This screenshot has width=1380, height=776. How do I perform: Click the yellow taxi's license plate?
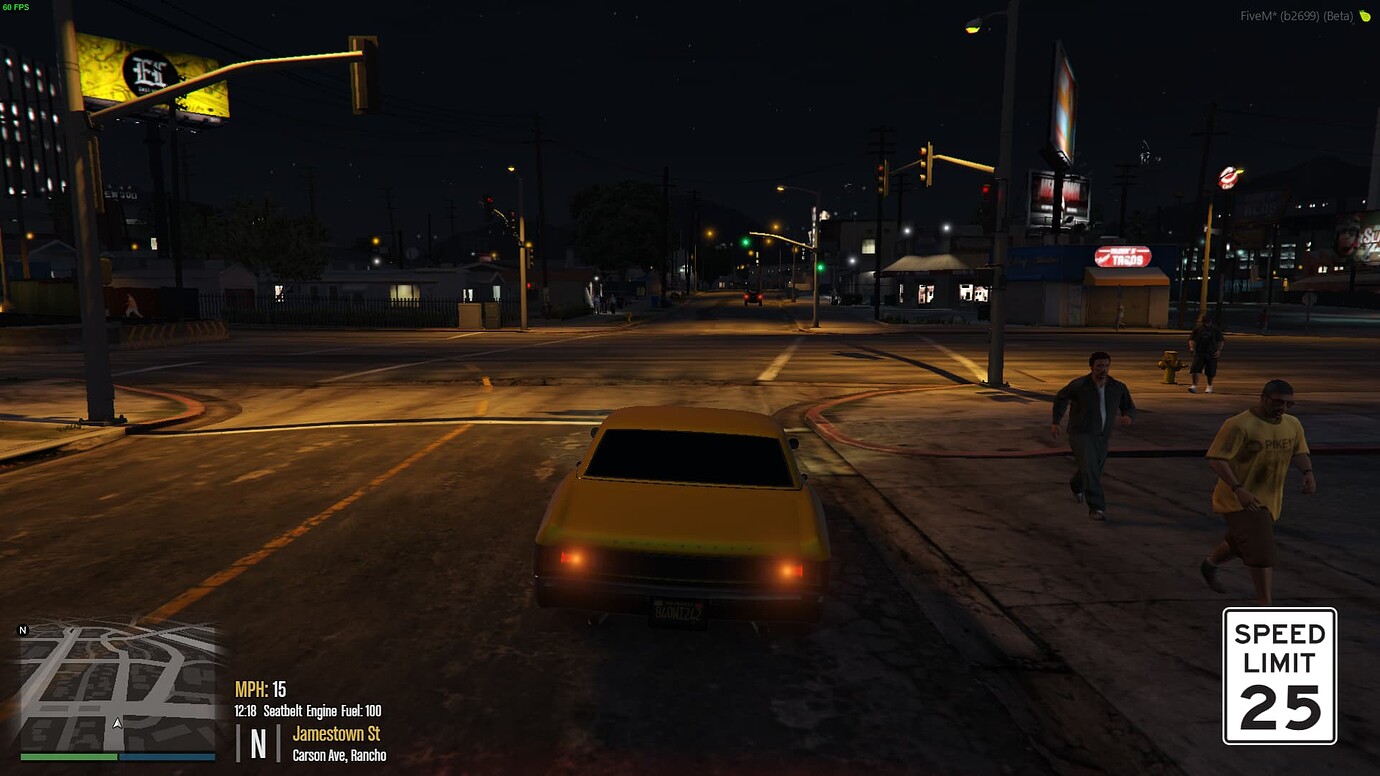682,611
